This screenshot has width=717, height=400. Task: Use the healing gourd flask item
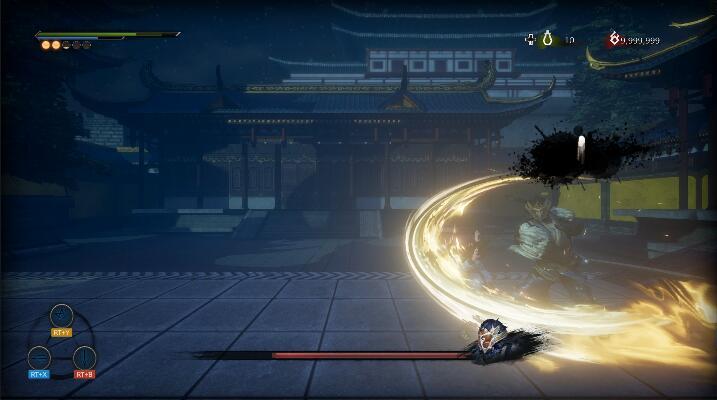coord(547,40)
